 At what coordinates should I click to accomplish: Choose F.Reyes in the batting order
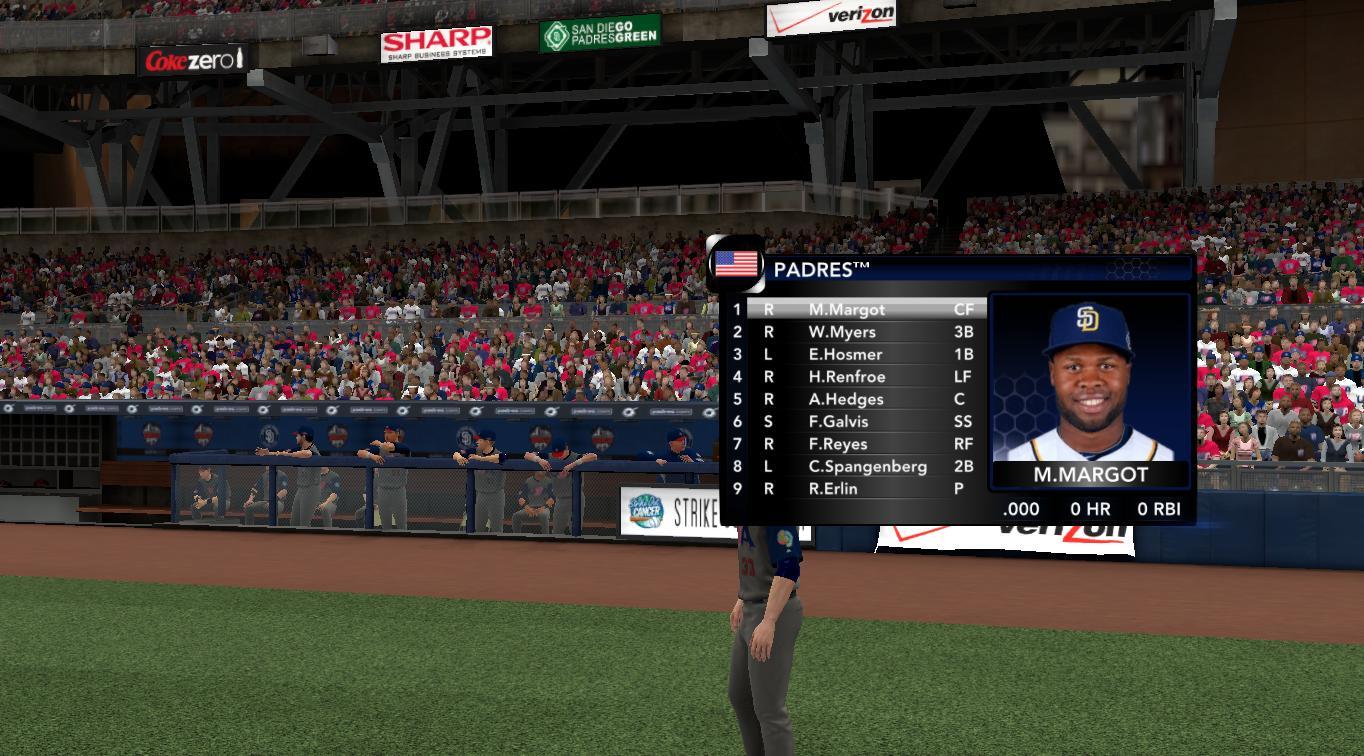(x=838, y=444)
